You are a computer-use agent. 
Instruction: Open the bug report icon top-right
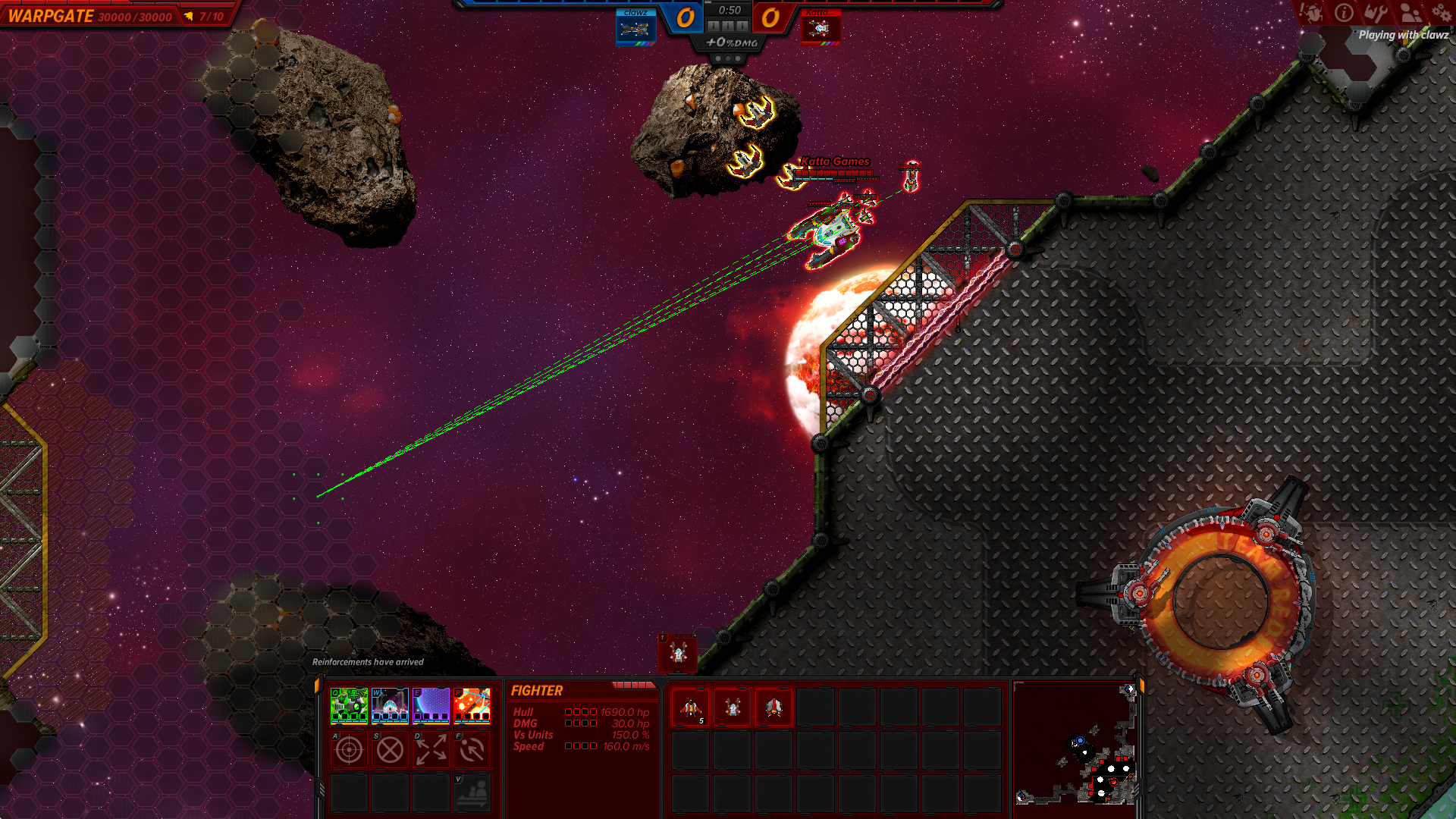[1311, 13]
